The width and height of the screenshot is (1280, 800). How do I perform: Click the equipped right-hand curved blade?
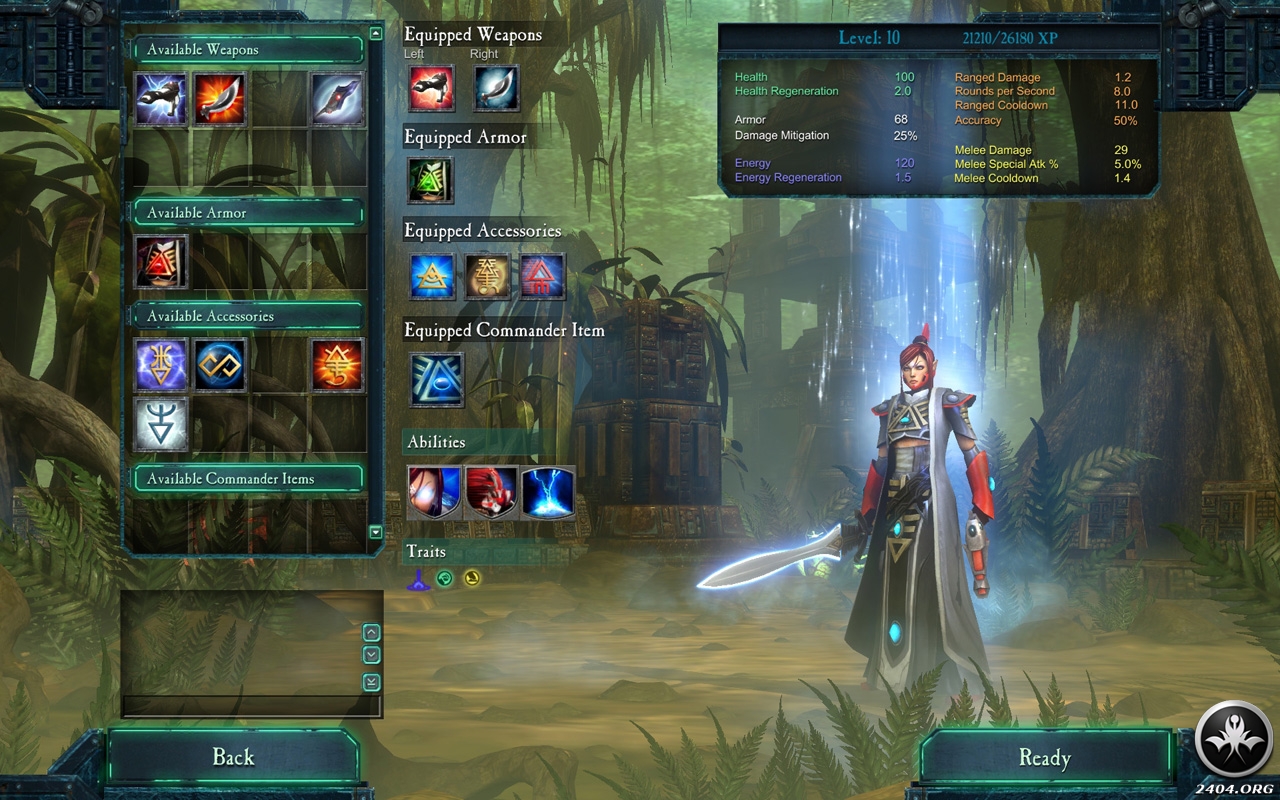496,88
